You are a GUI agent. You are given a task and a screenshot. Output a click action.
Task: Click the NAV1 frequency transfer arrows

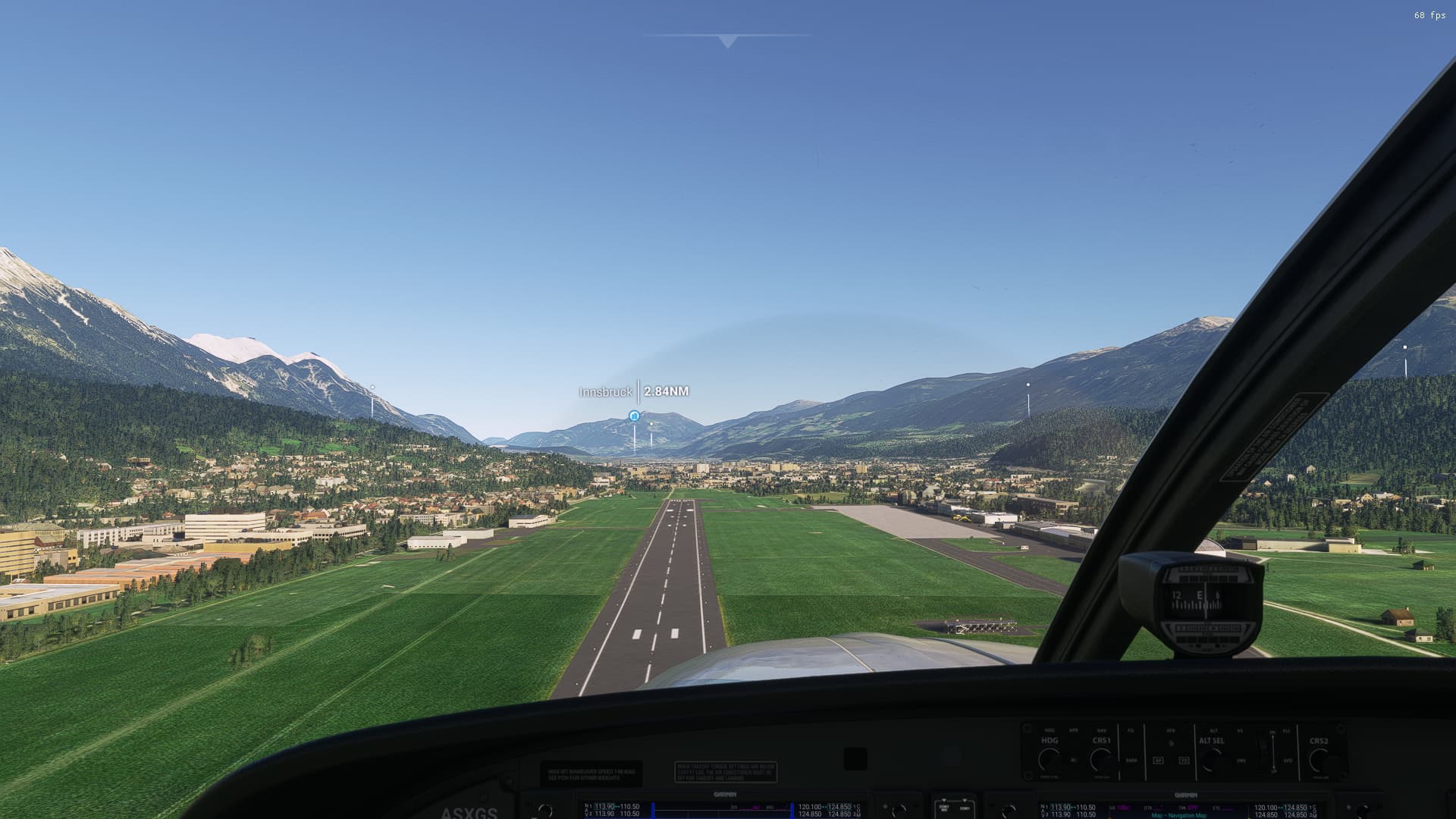click(x=617, y=807)
